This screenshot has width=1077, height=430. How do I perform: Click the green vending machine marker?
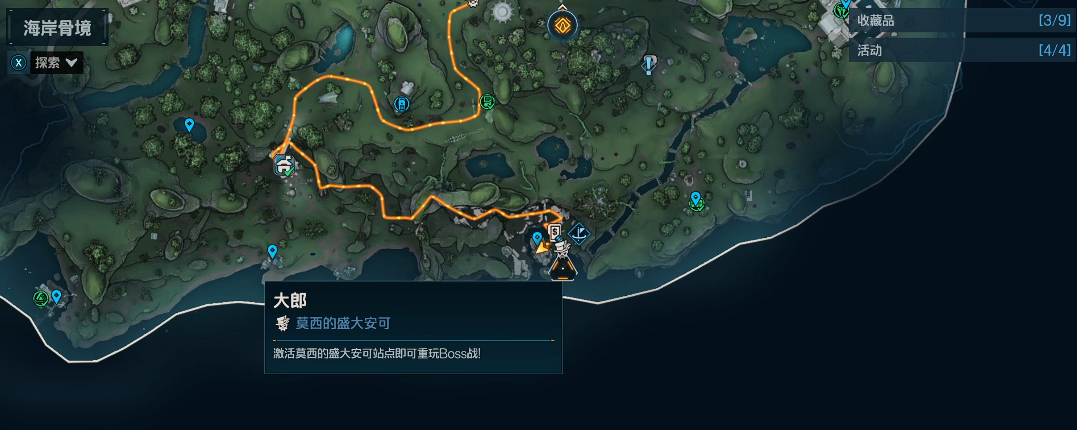(x=487, y=100)
